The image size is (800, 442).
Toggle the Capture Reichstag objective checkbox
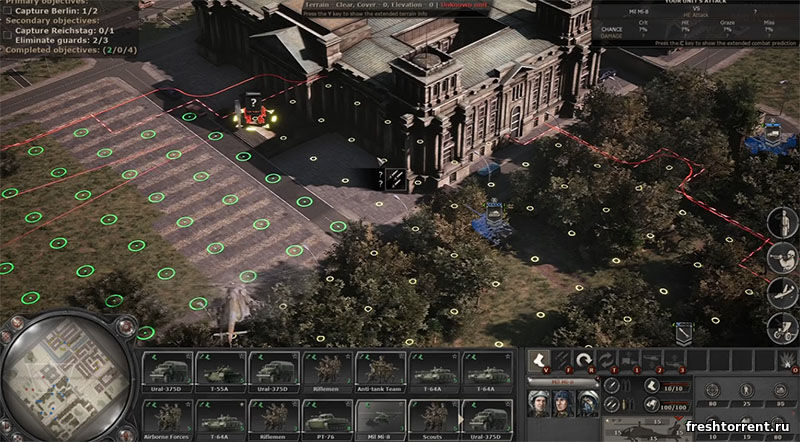[9, 33]
